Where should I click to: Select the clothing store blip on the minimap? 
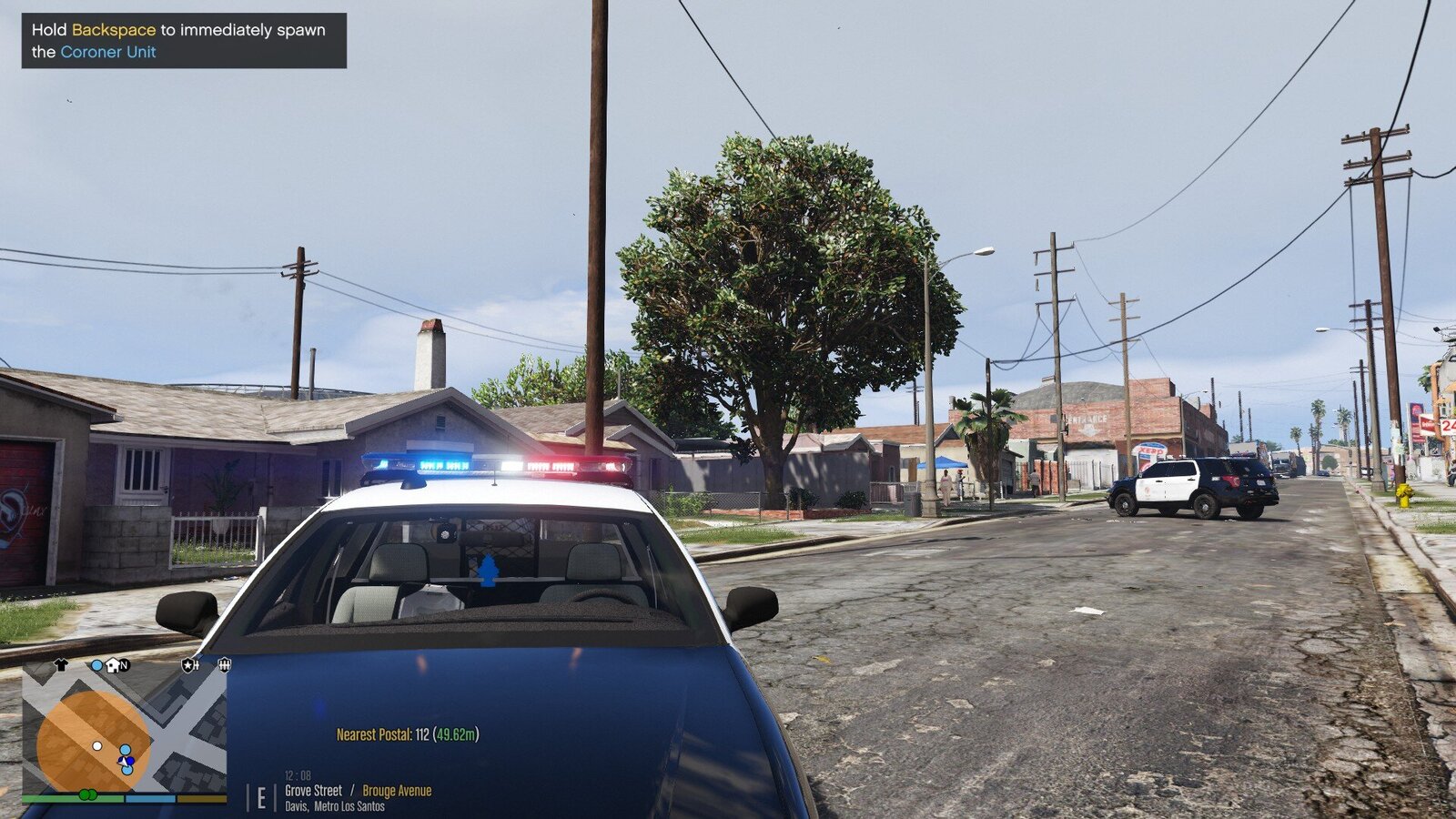tap(60, 664)
